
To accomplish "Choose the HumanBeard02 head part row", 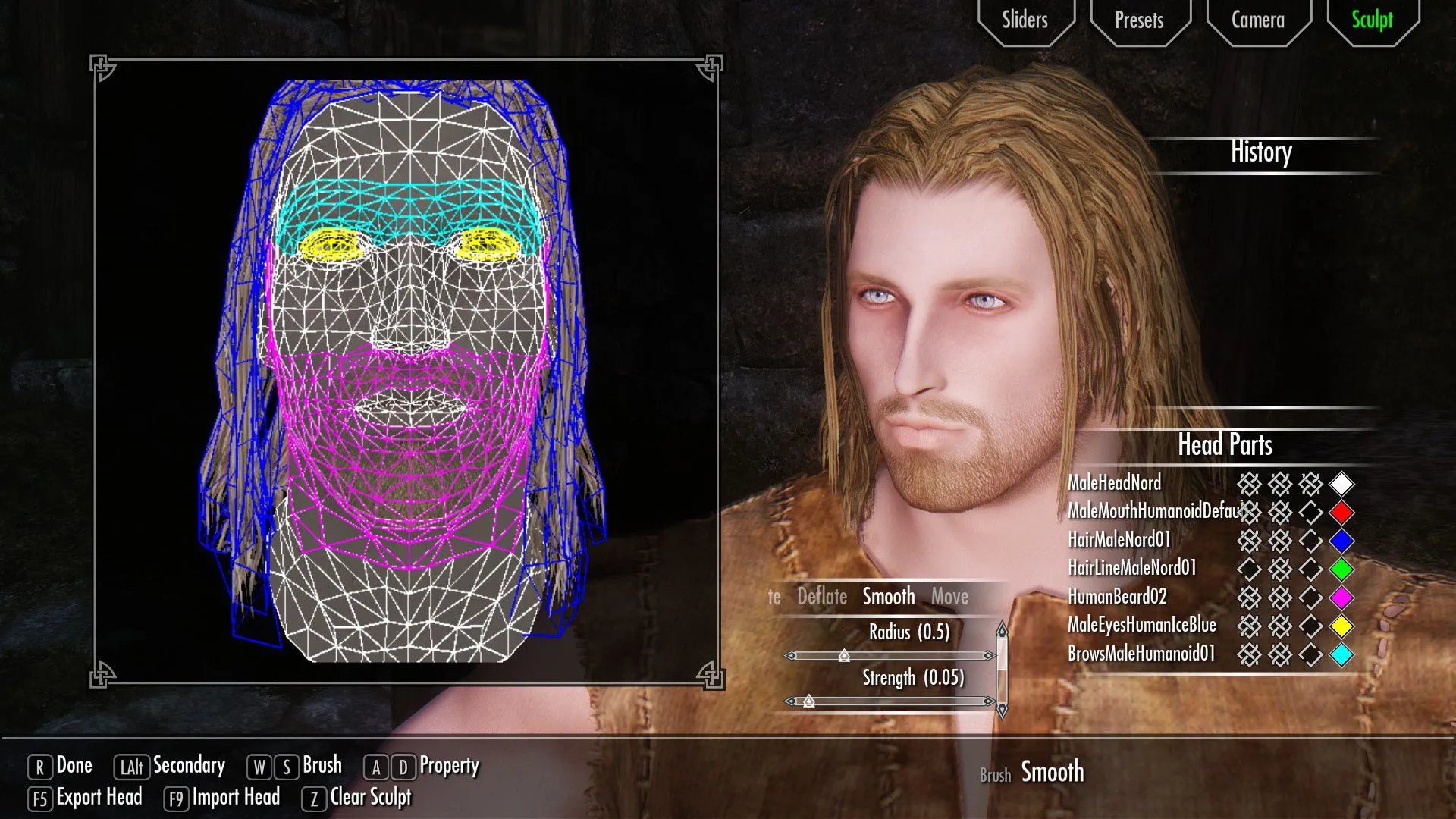I will click(1117, 597).
